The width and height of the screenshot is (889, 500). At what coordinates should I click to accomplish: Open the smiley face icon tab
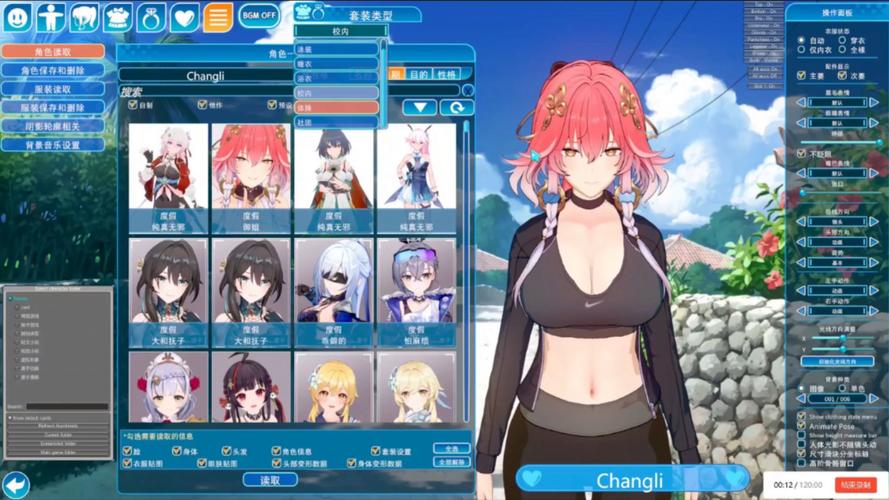18,17
